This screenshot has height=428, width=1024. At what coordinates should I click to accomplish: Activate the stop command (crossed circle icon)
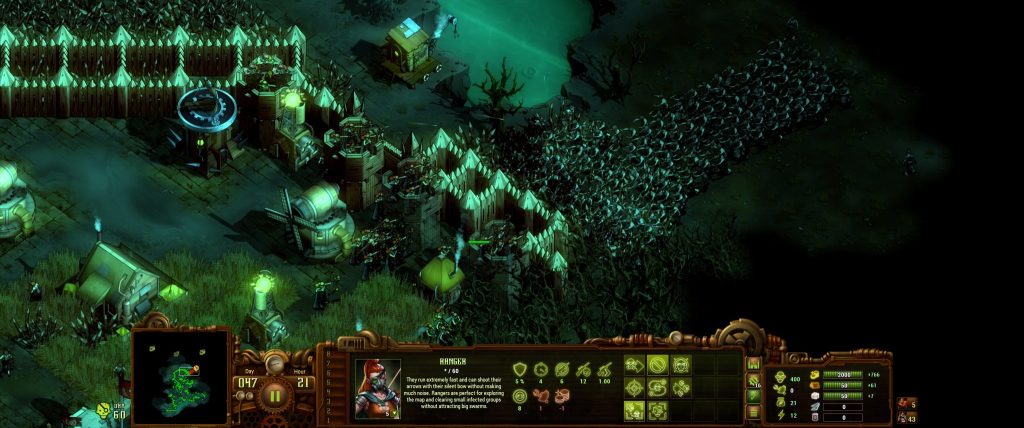pyautogui.click(x=657, y=364)
